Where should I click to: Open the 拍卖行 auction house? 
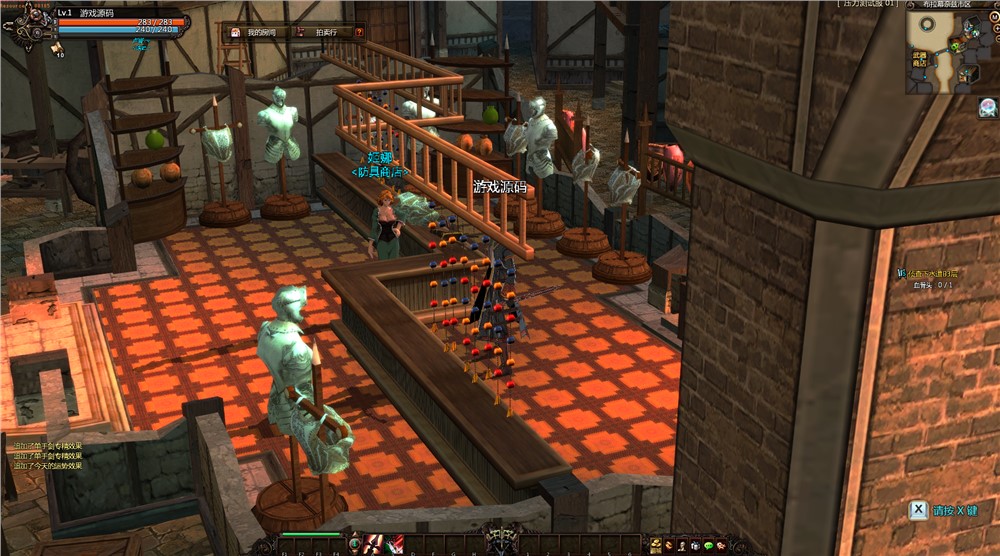tap(320, 32)
